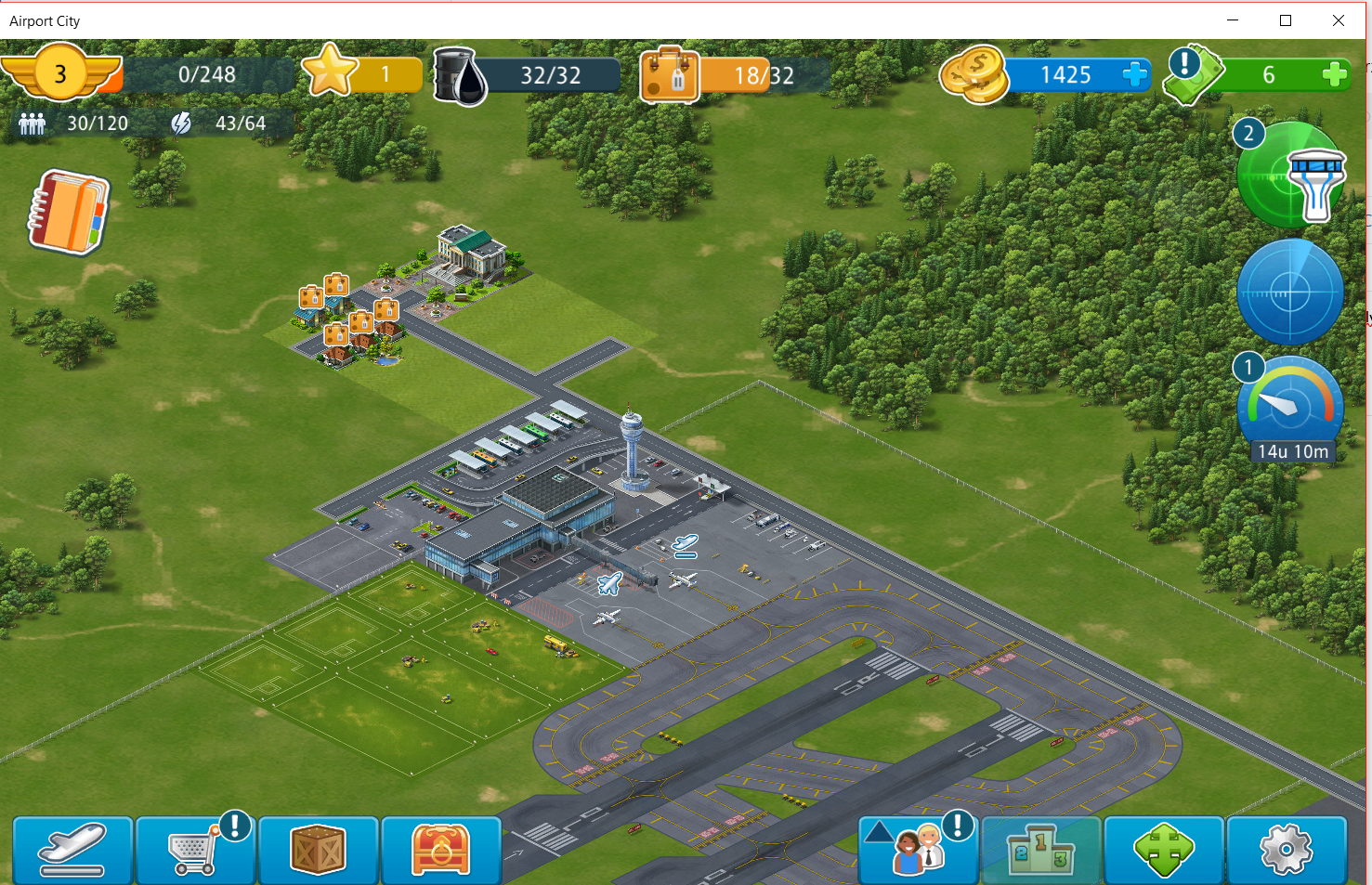Open the speedometer gauge bonus timer
The width and height of the screenshot is (1372, 885).
click(x=1290, y=406)
